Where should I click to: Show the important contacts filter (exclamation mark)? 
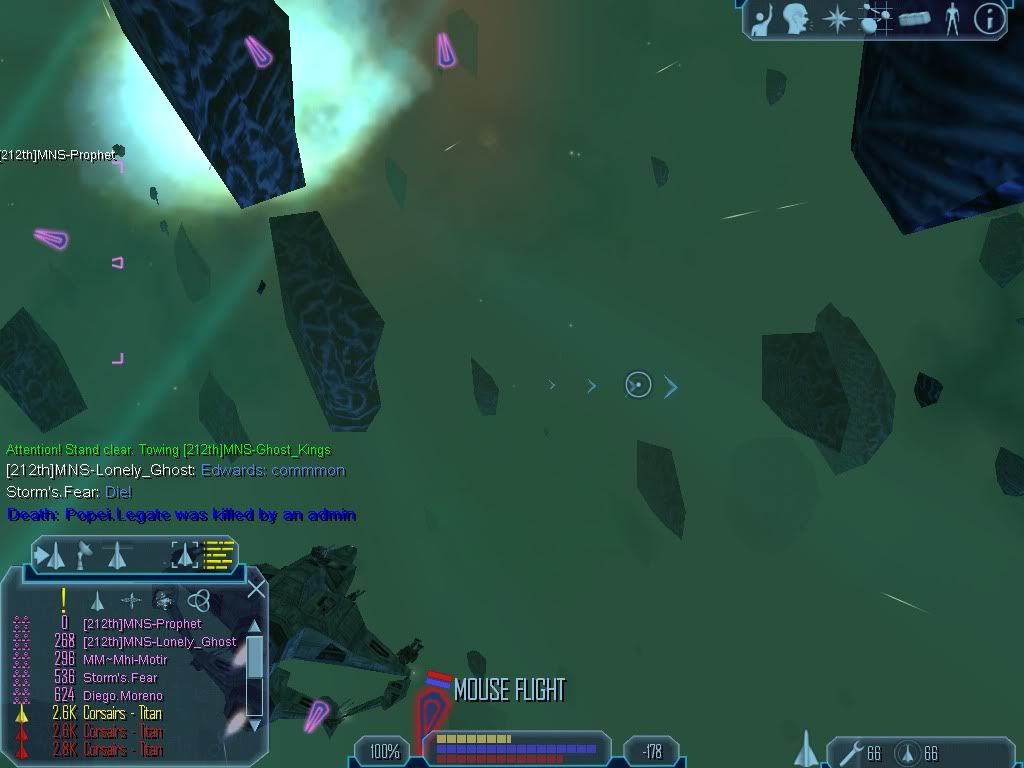[x=63, y=600]
